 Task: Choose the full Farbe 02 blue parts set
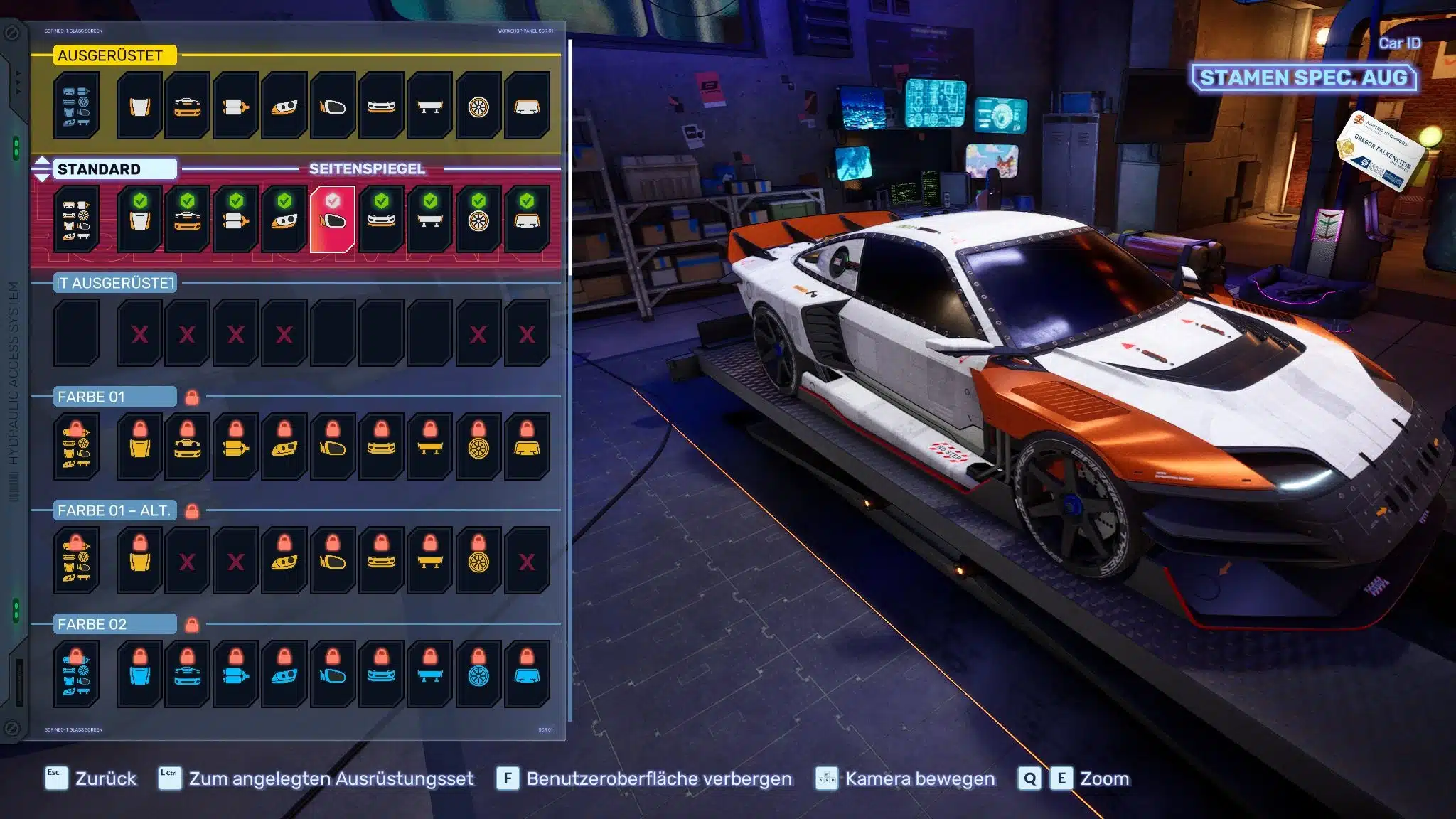(x=76, y=674)
